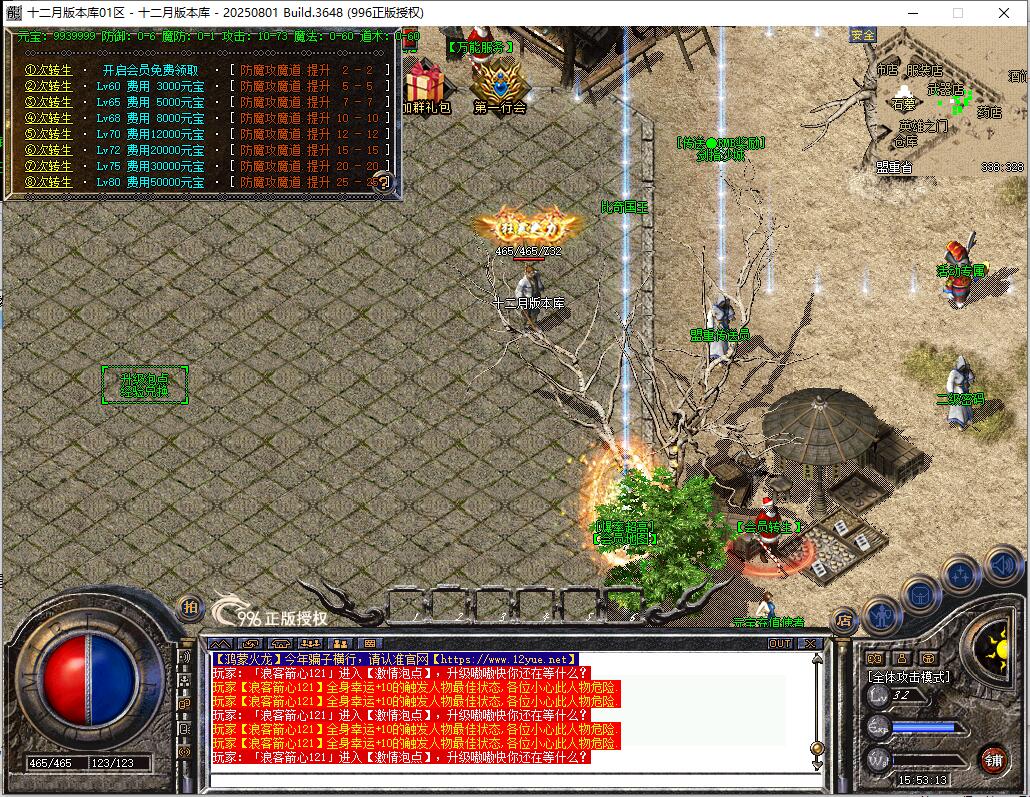Open the 拍 auction button

click(190, 607)
